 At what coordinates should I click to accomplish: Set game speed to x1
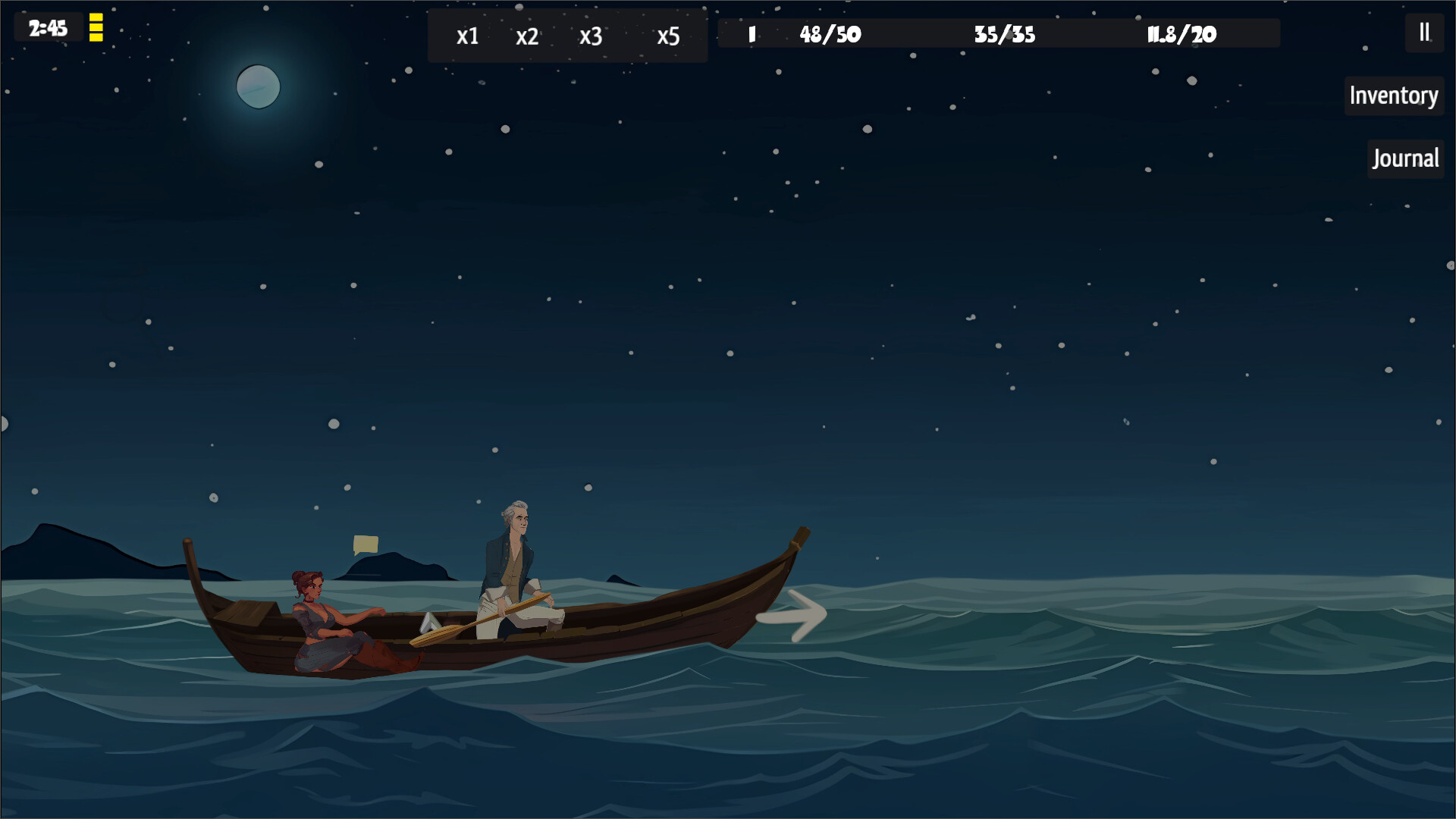click(x=467, y=36)
